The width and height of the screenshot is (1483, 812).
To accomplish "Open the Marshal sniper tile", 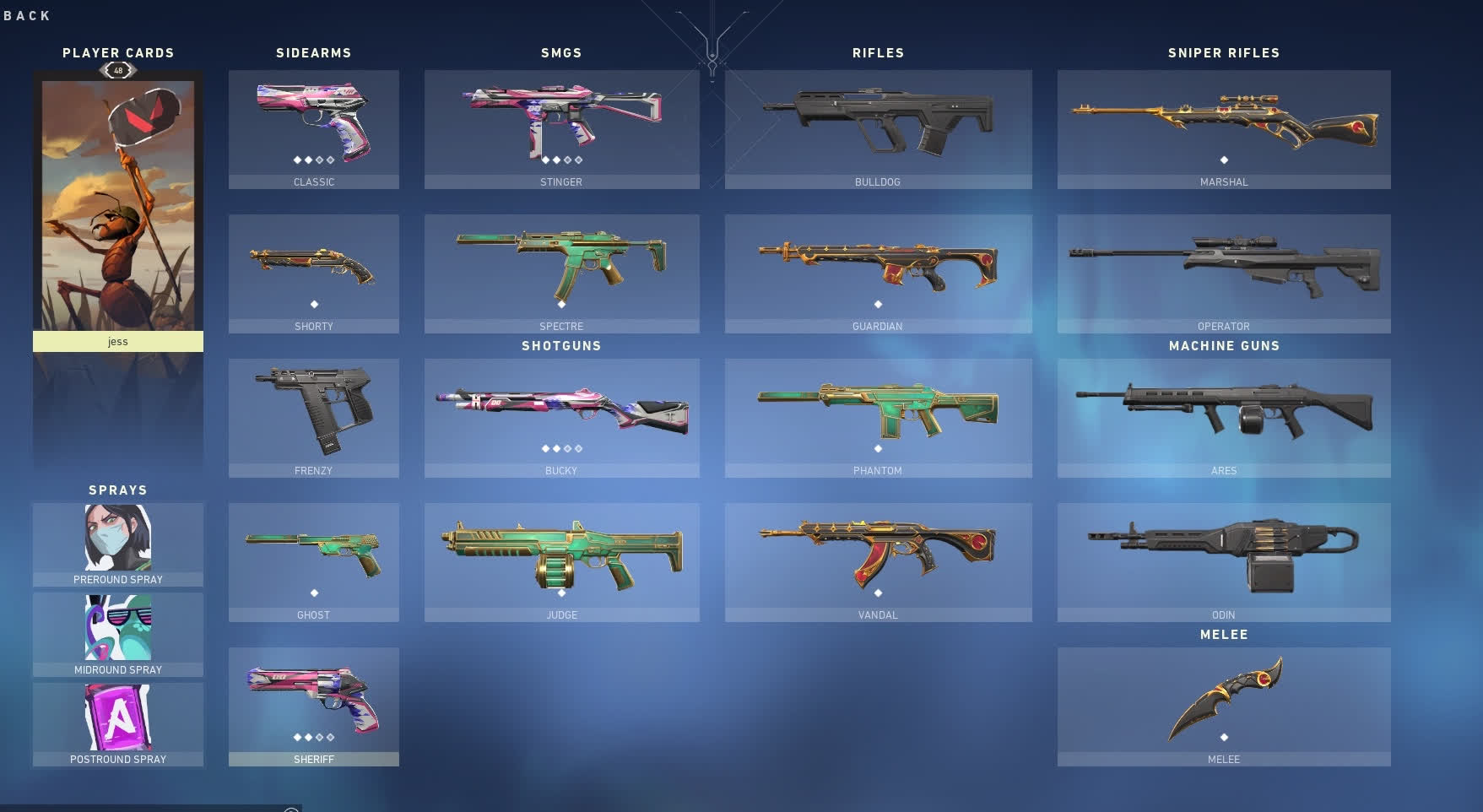I will point(1224,128).
